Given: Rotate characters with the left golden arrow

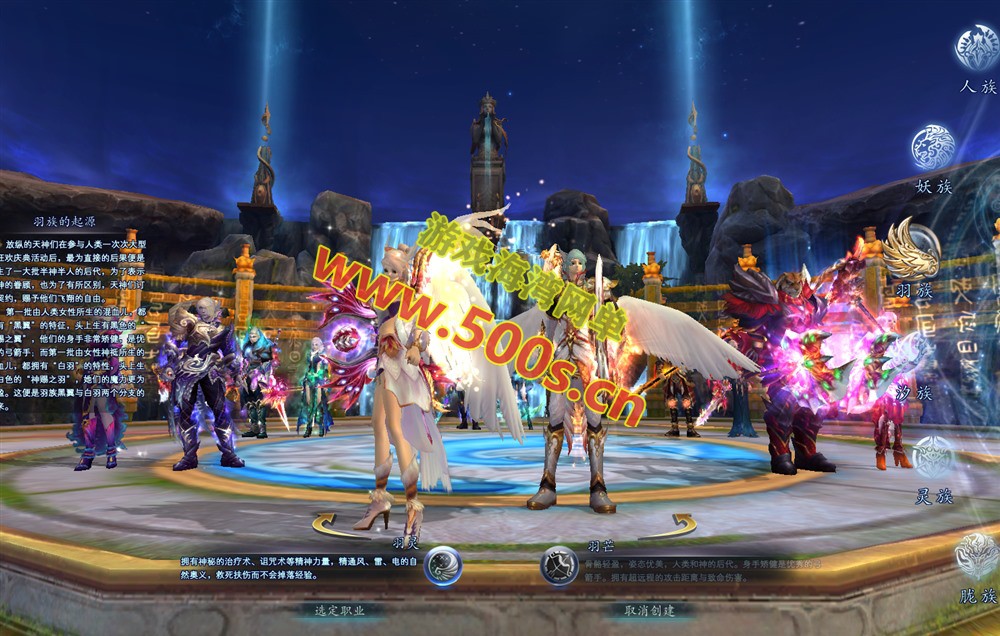Looking at the screenshot, I should point(334,525).
